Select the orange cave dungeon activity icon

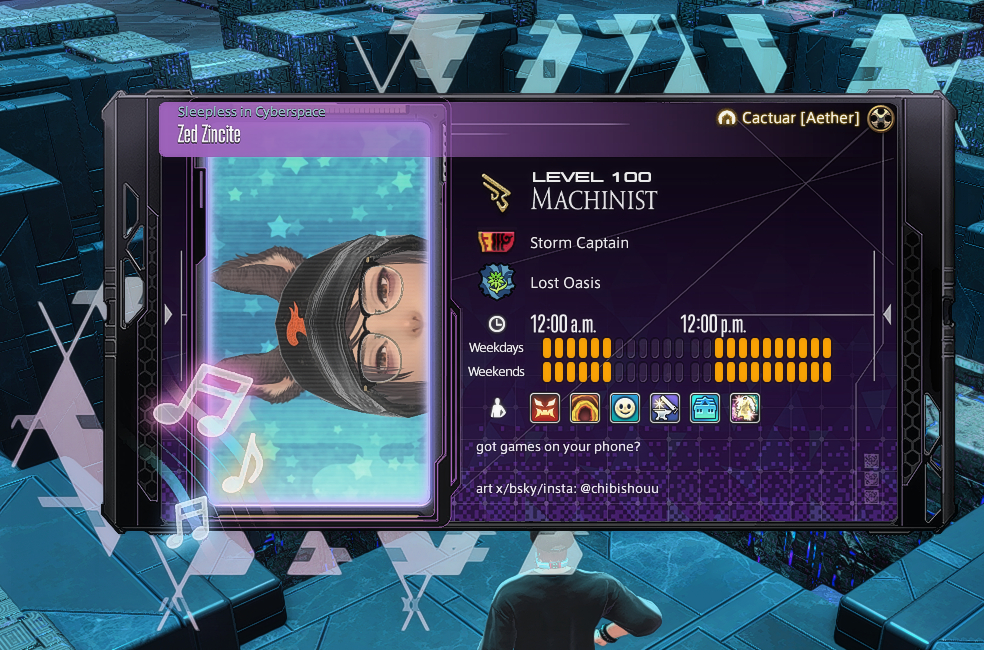585,408
